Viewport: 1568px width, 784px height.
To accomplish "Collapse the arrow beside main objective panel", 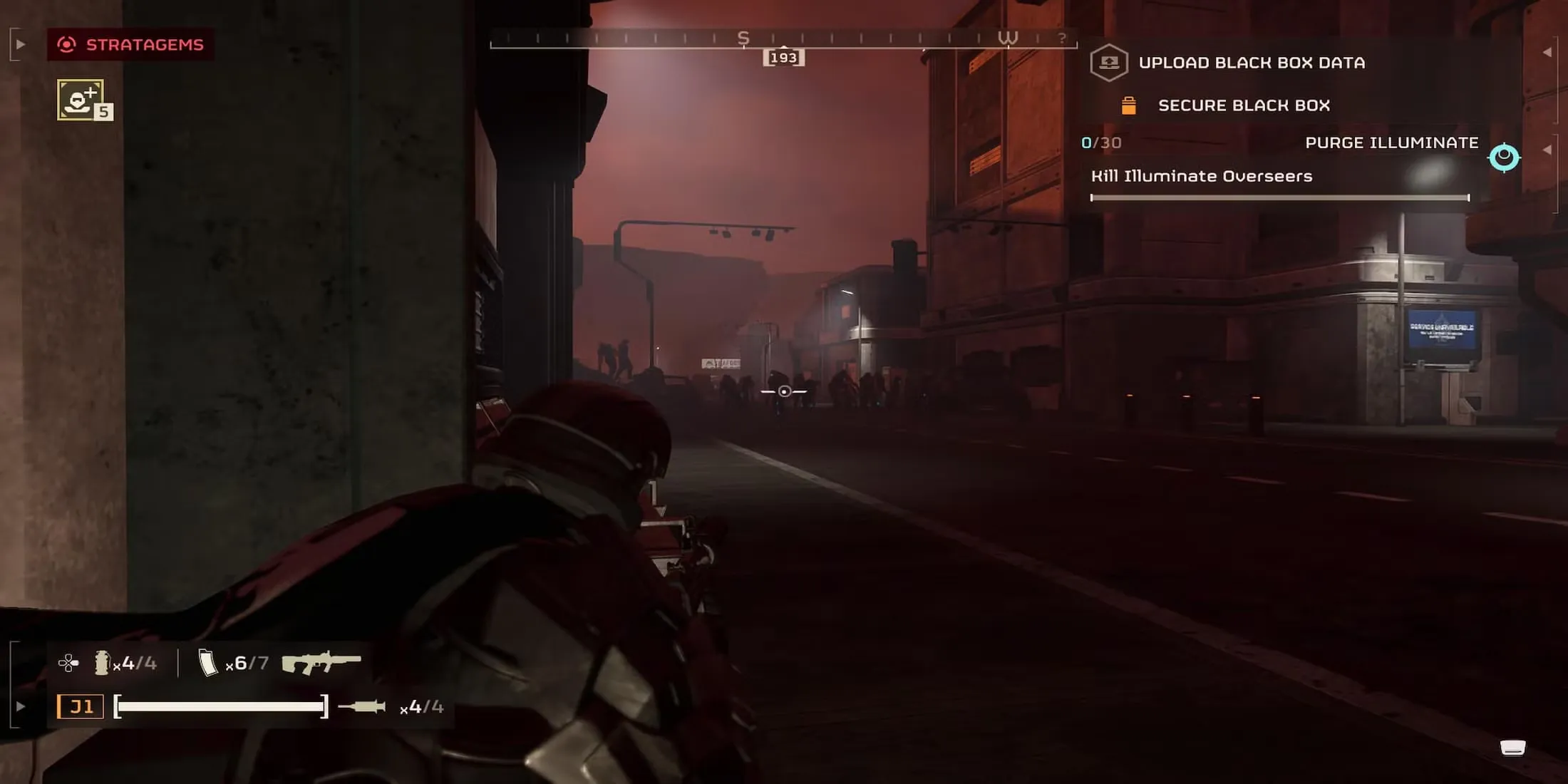I will (x=1547, y=52).
